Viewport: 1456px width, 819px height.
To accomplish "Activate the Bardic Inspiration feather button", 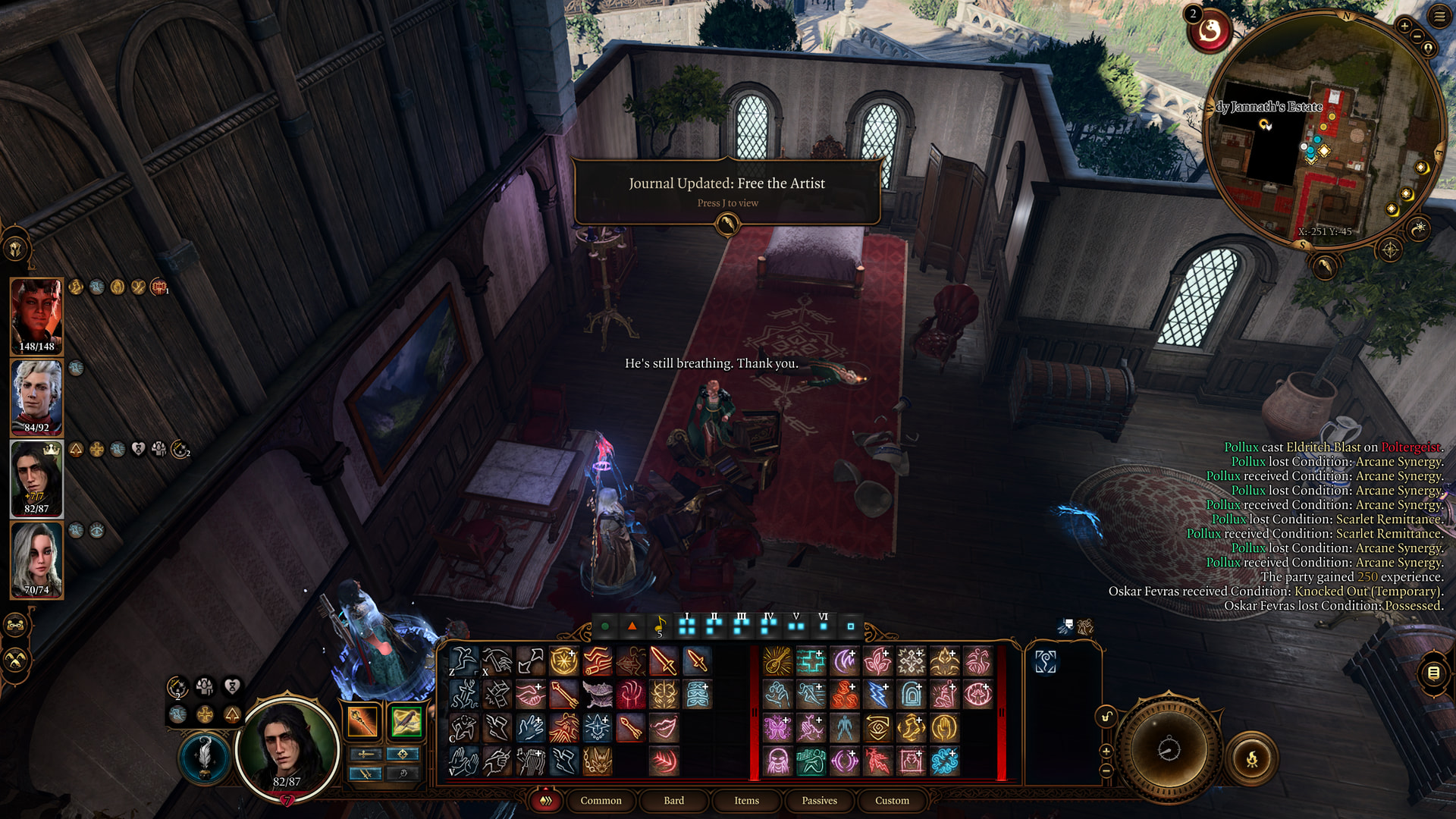I will point(204,757).
